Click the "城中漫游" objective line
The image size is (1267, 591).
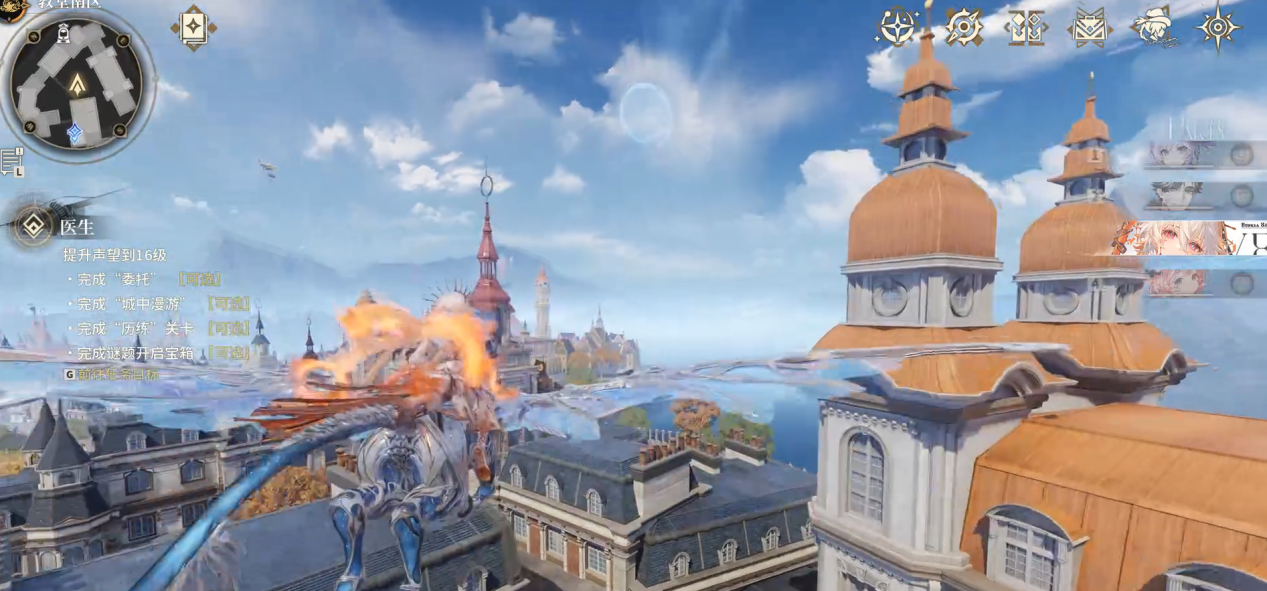(163, 303)
